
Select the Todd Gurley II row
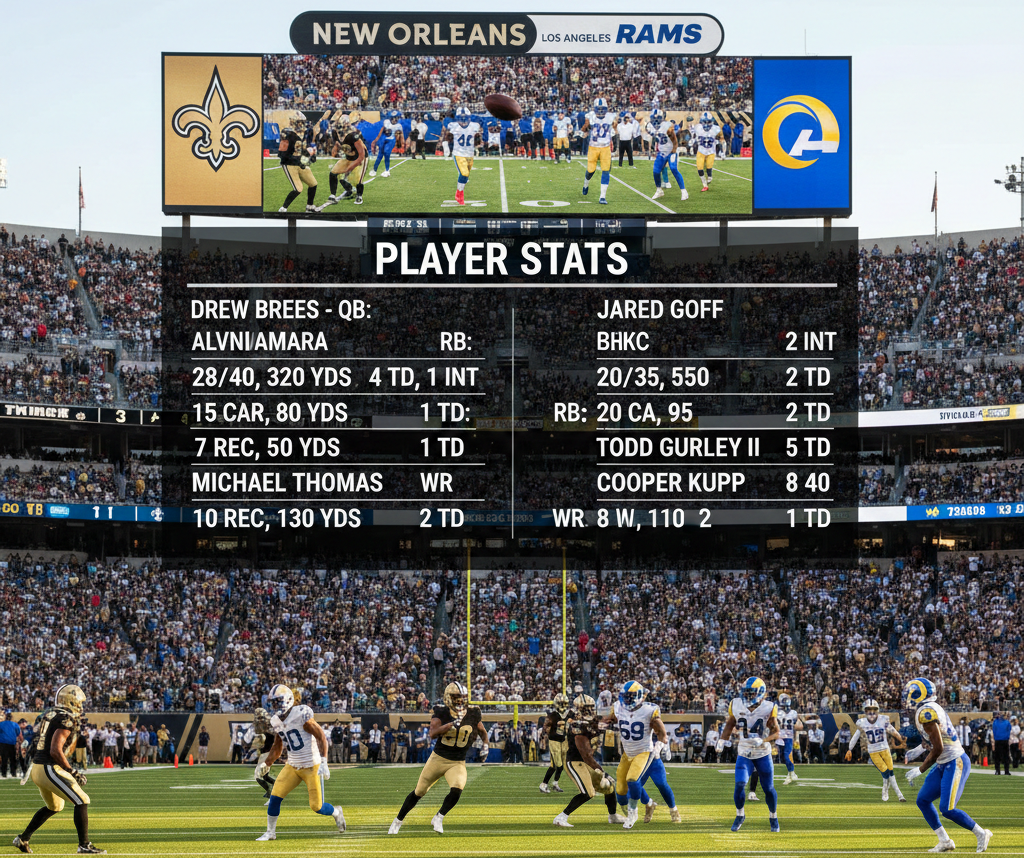(713, 447)
